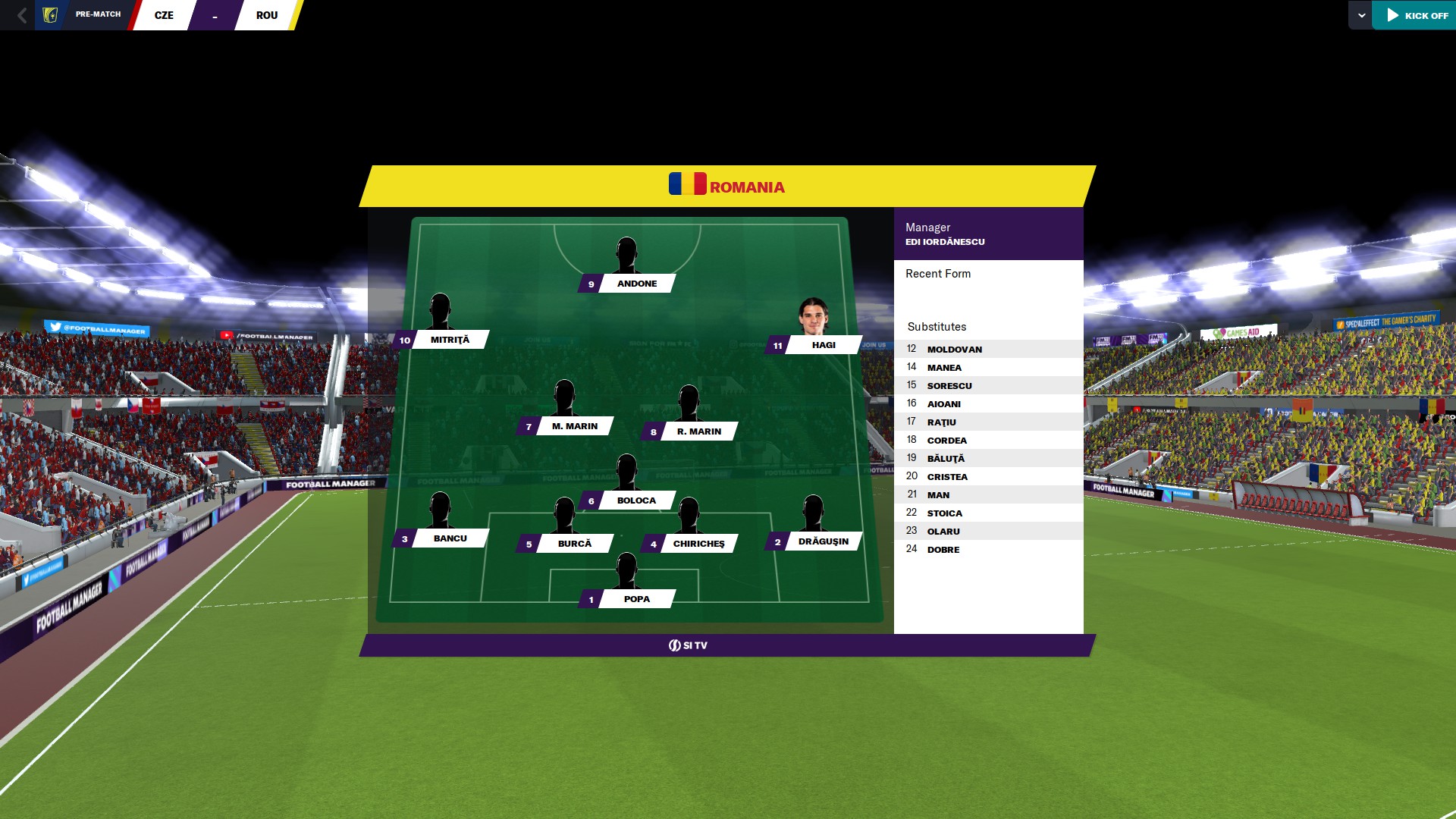Go back with the left arrow
The image size is (1456, 819).
click(x=22, y=15)
